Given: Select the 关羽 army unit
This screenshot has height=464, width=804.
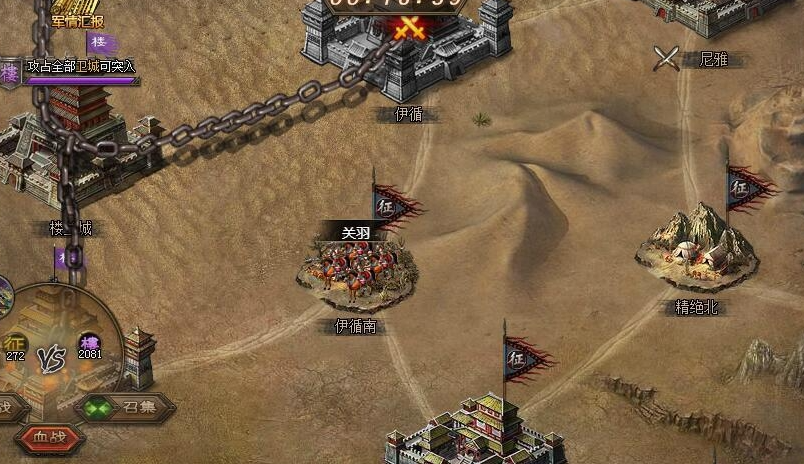Looking at the screenshot, I should tap(356, 264).
